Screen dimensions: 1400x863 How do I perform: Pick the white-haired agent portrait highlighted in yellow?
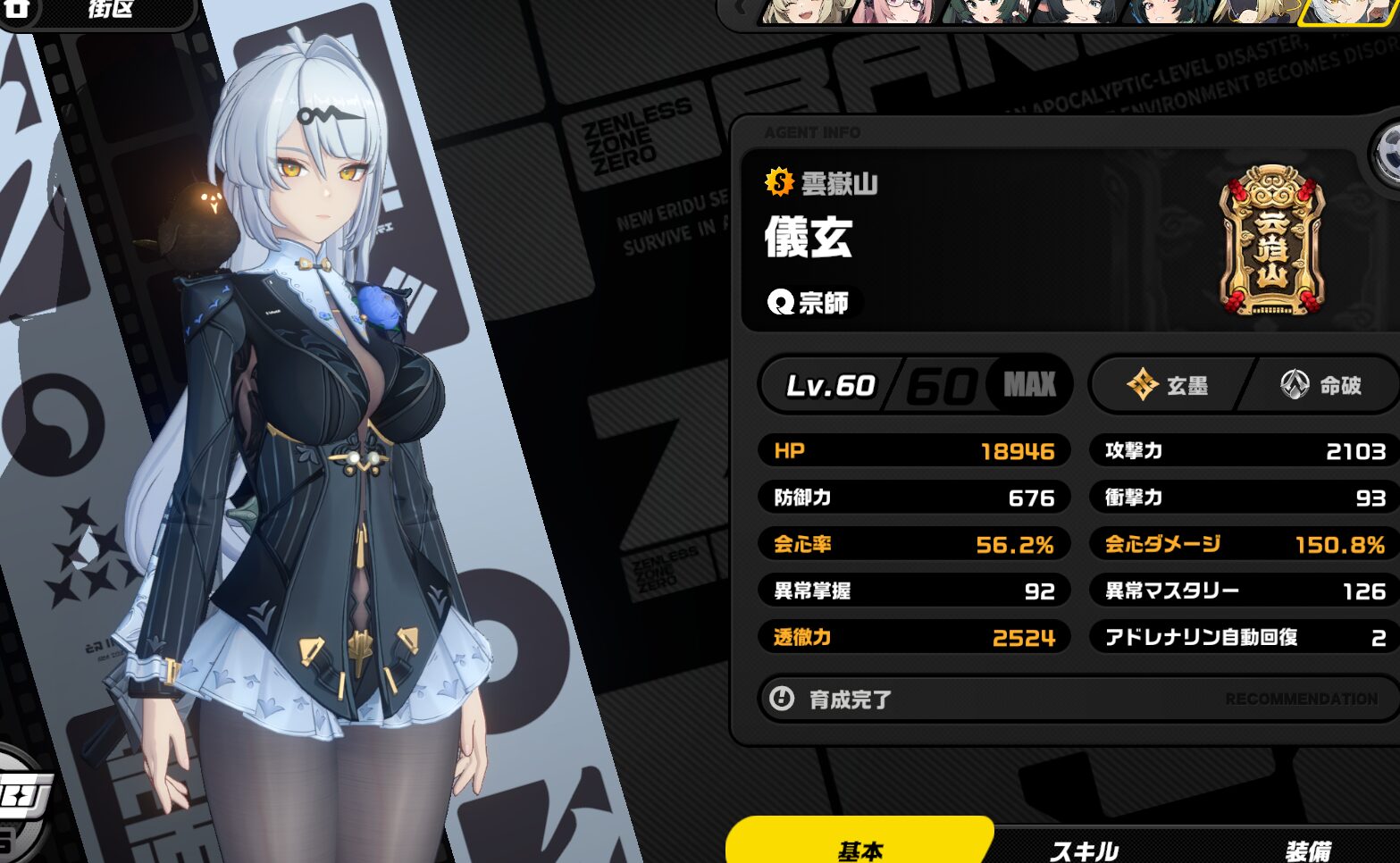tap(1349, 11)
